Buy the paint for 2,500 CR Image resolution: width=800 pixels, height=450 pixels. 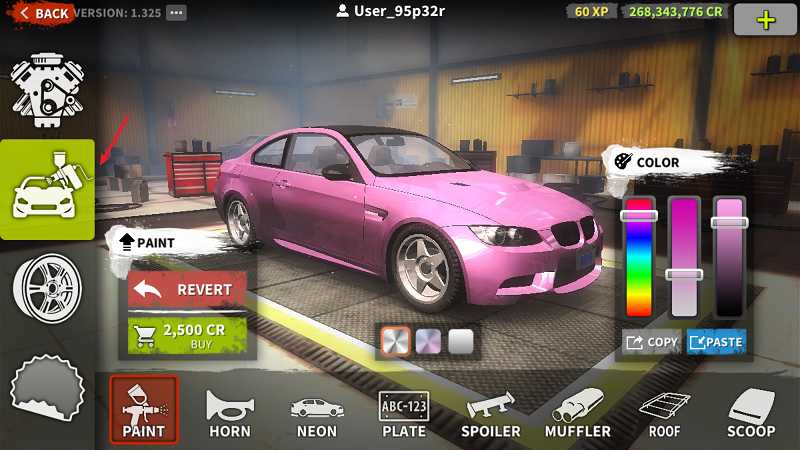coord(188,336)
